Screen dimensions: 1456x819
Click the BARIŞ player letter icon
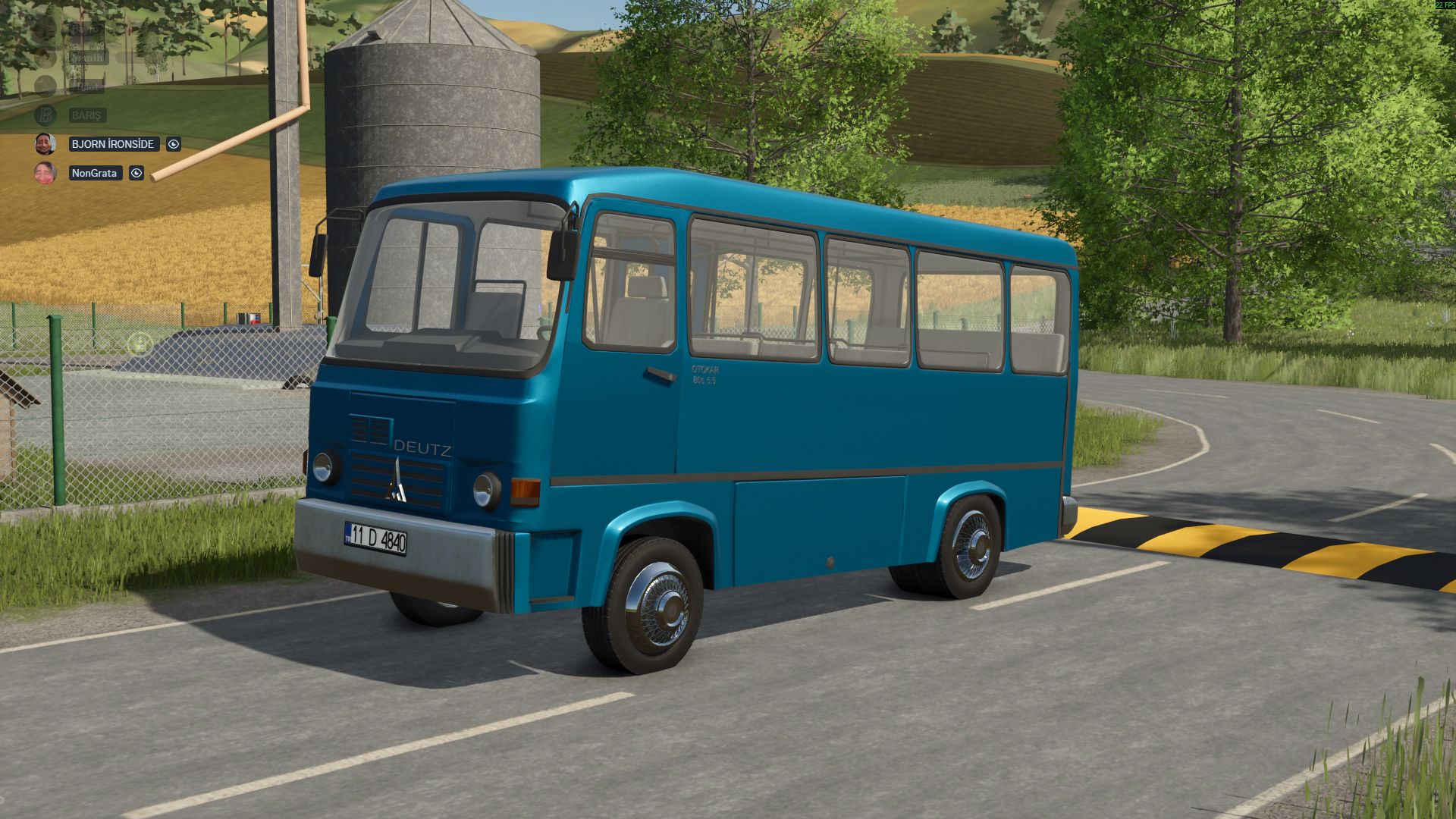tap(45, 114)
